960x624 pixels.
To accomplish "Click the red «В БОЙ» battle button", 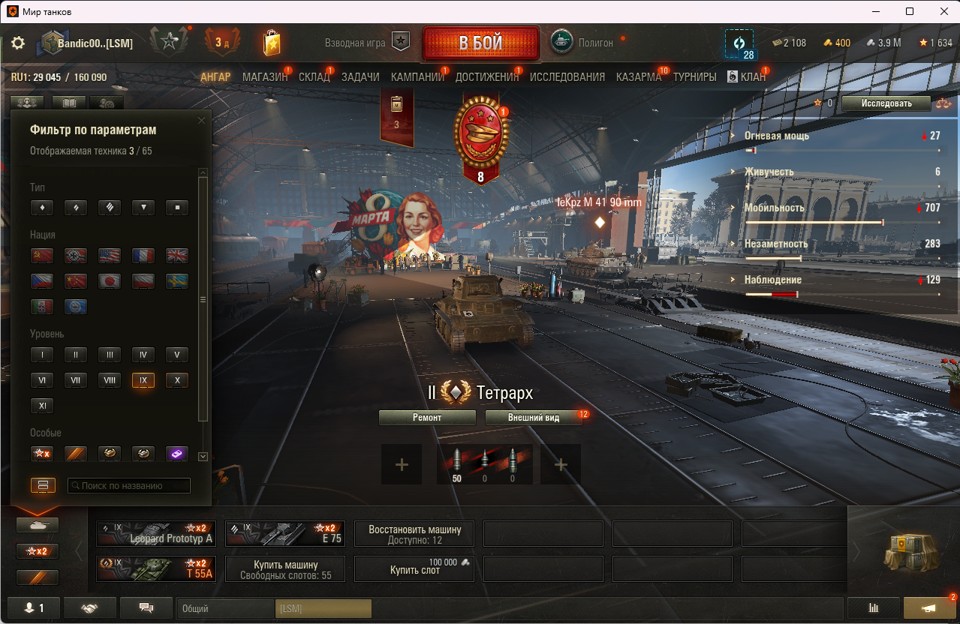I will pos(481,44).
